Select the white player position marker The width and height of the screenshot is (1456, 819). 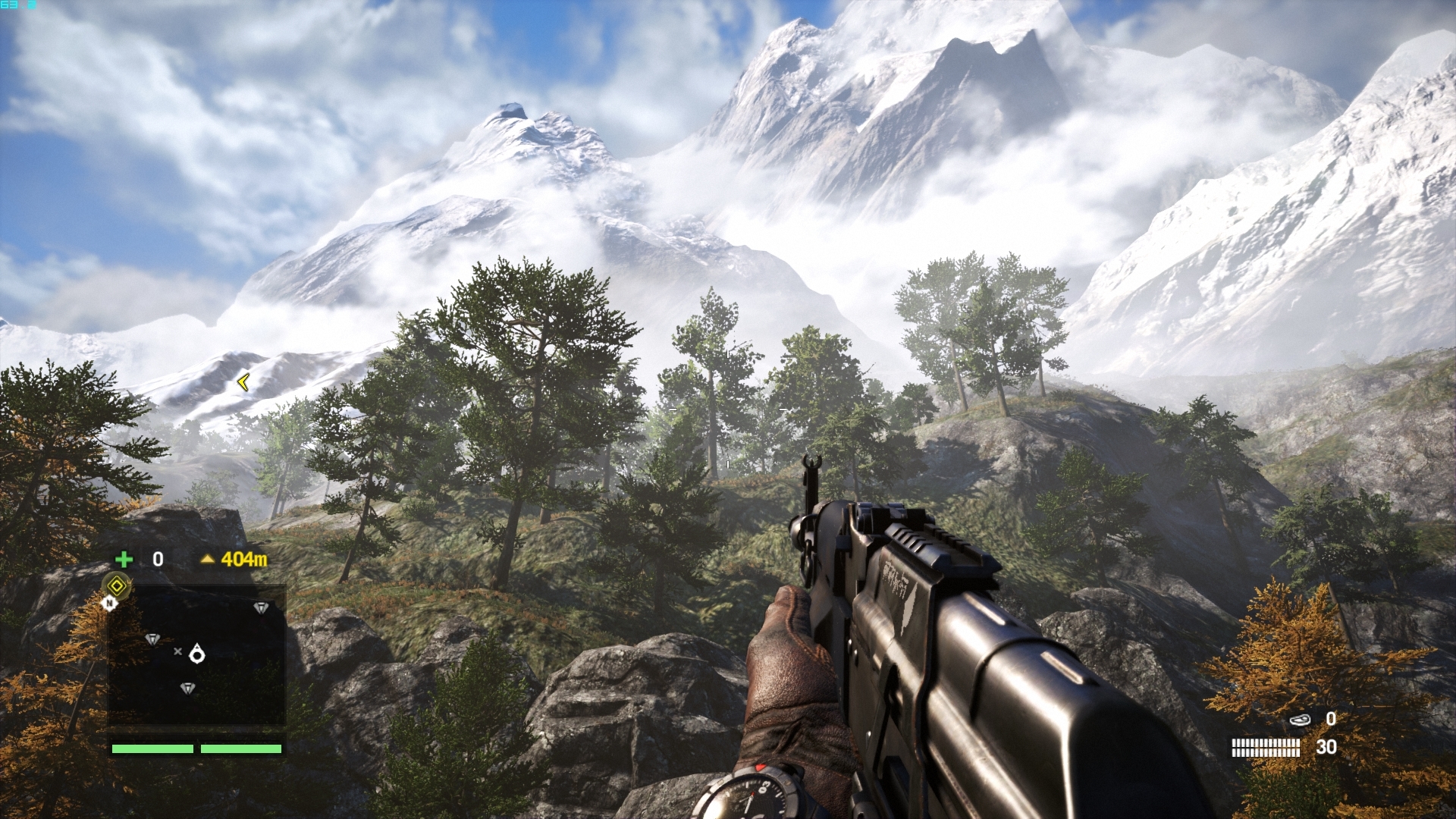coord(197,653)
